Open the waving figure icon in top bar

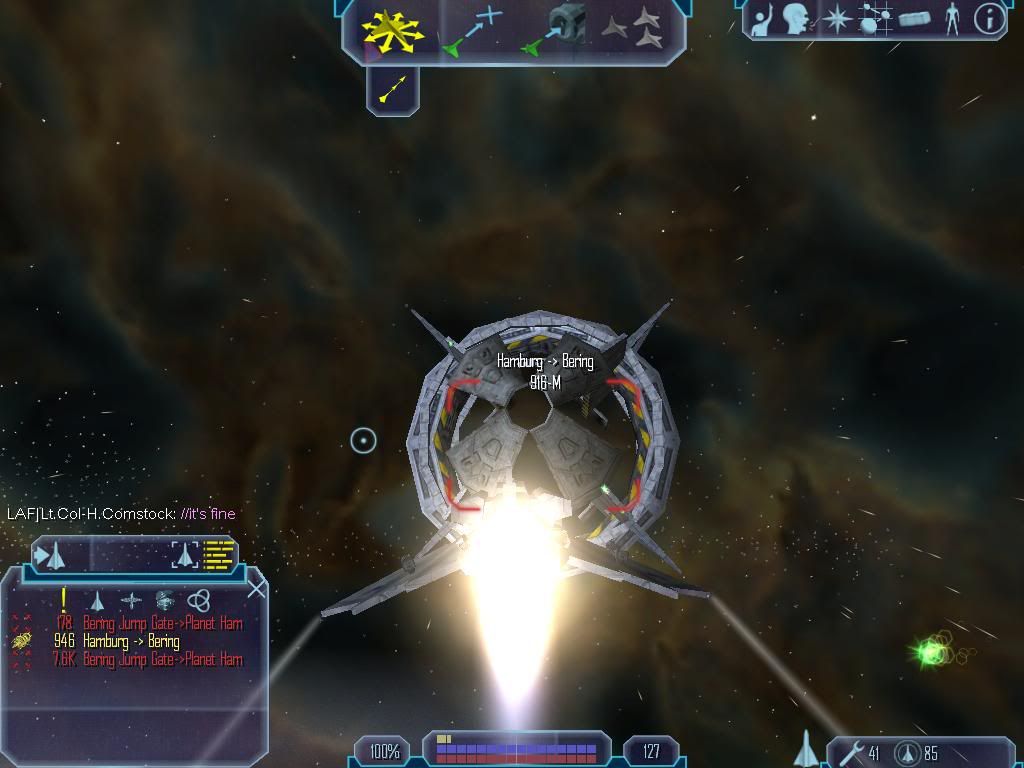point(763,19)
